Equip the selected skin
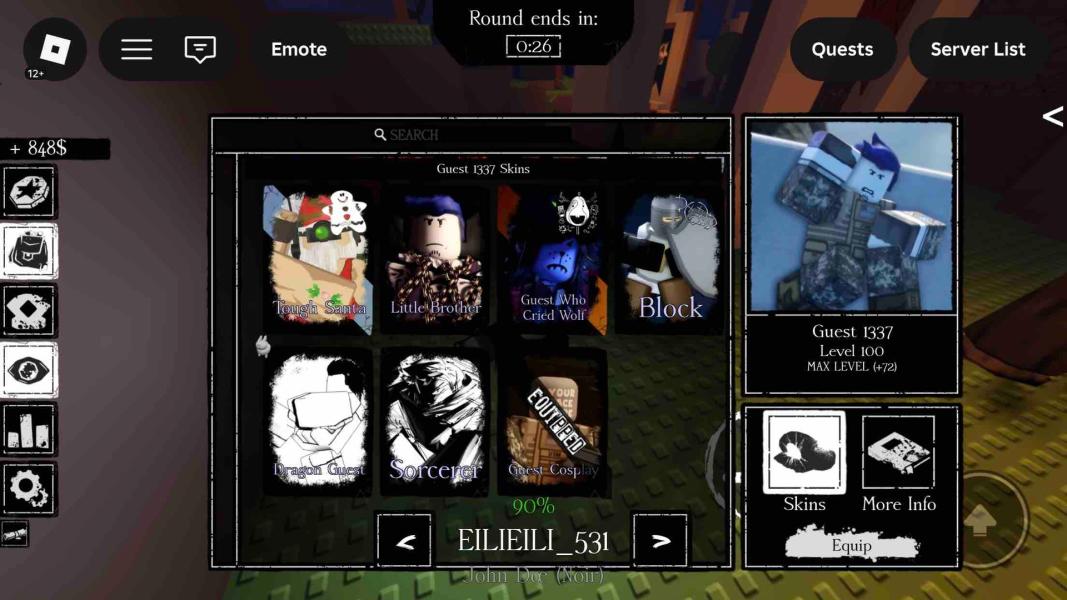 coord(852,546)
